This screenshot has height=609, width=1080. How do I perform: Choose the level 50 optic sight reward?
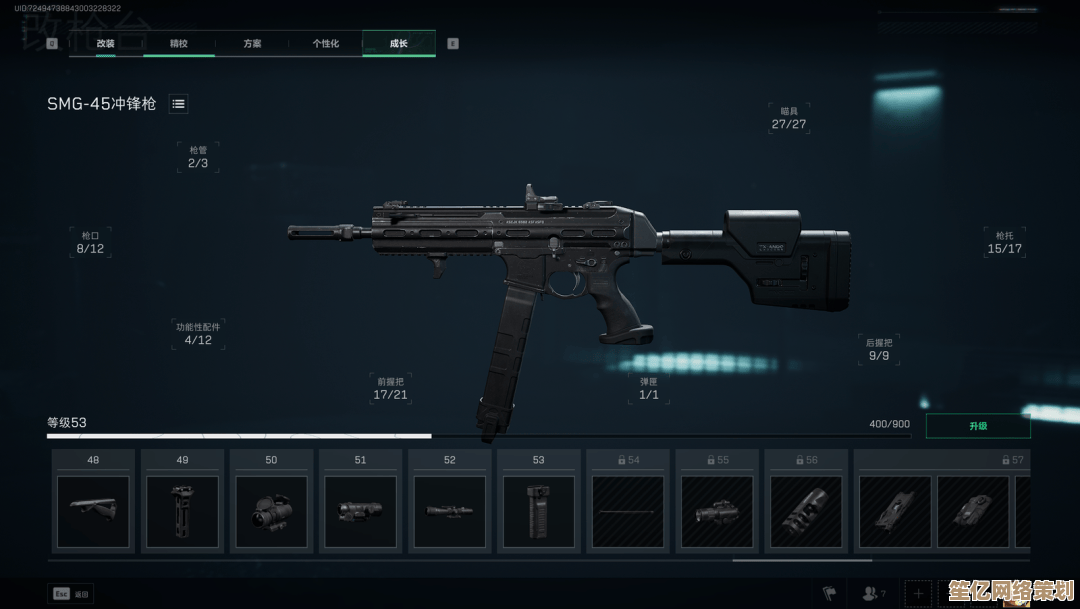pyautogui.click(x=271, y=510)
